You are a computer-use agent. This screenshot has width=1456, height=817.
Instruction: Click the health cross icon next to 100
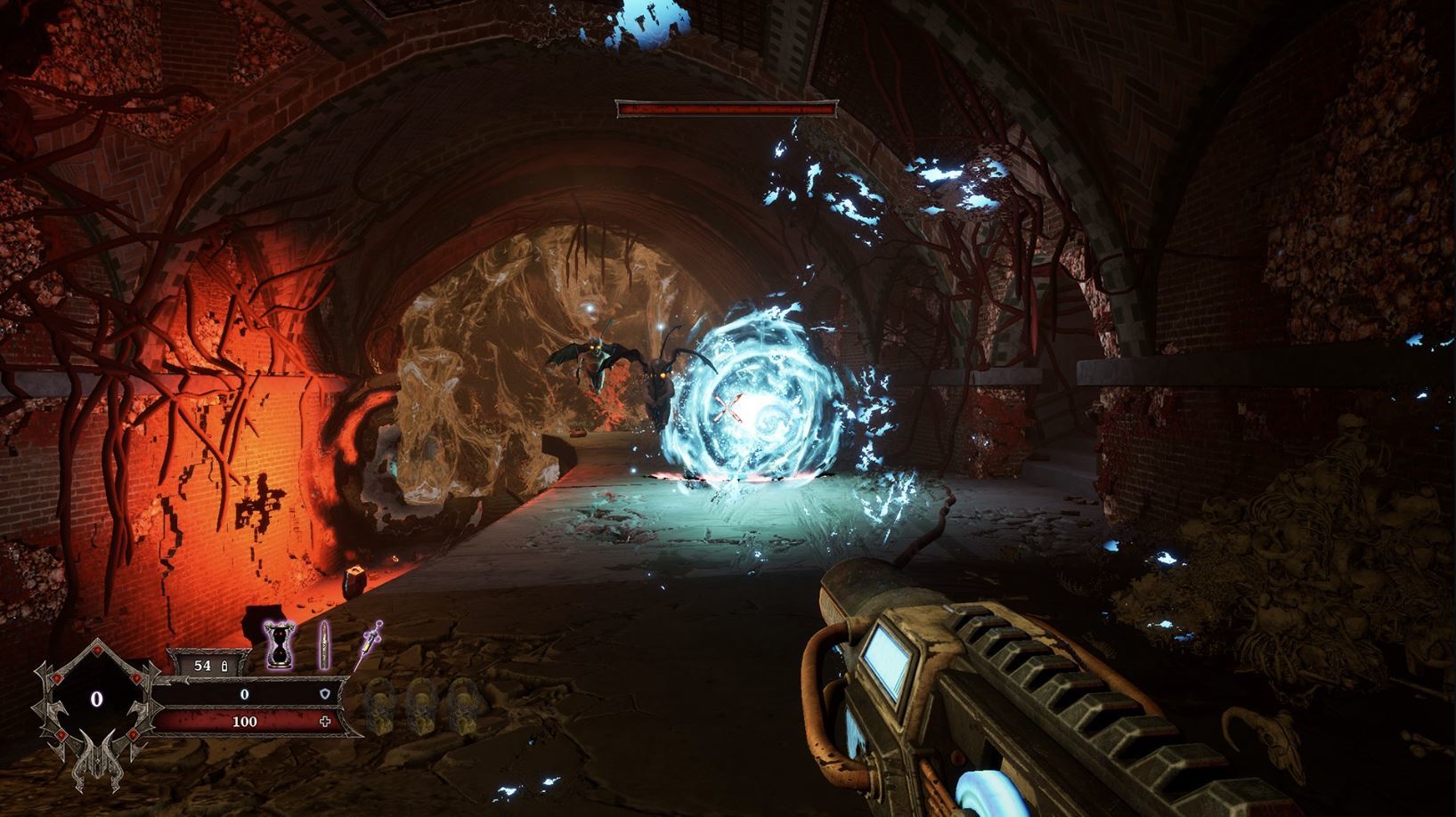pyautogui.click(x=326, y=721)
